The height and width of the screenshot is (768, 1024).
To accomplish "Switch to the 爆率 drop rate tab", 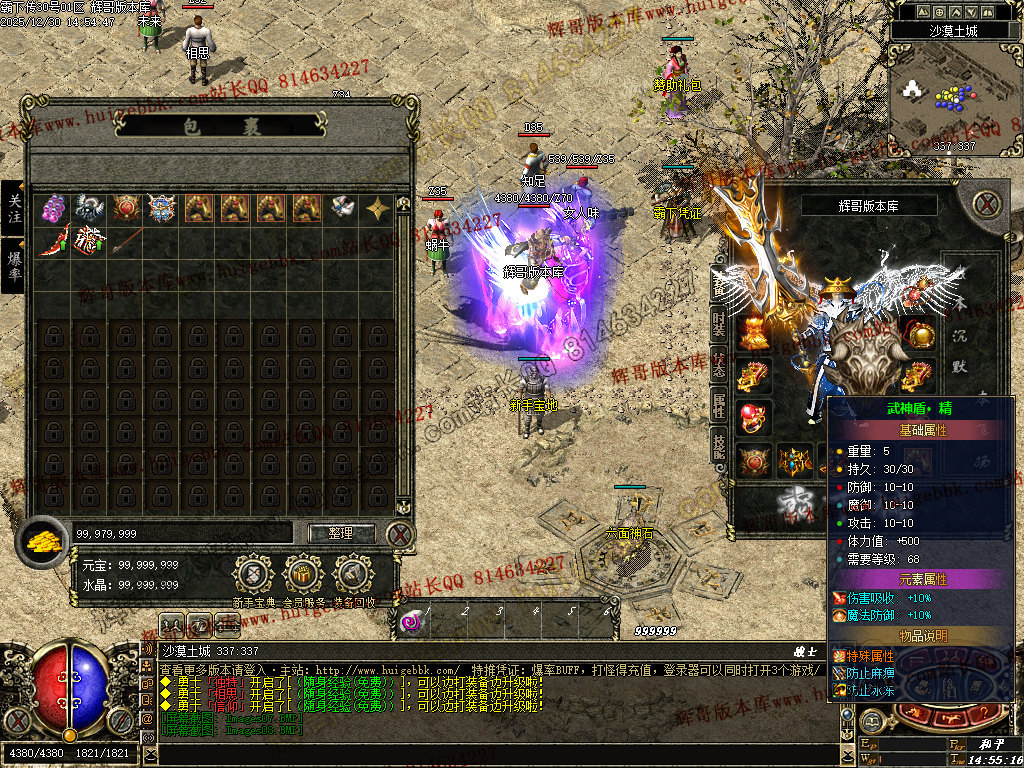I will (x=14, y=265).
